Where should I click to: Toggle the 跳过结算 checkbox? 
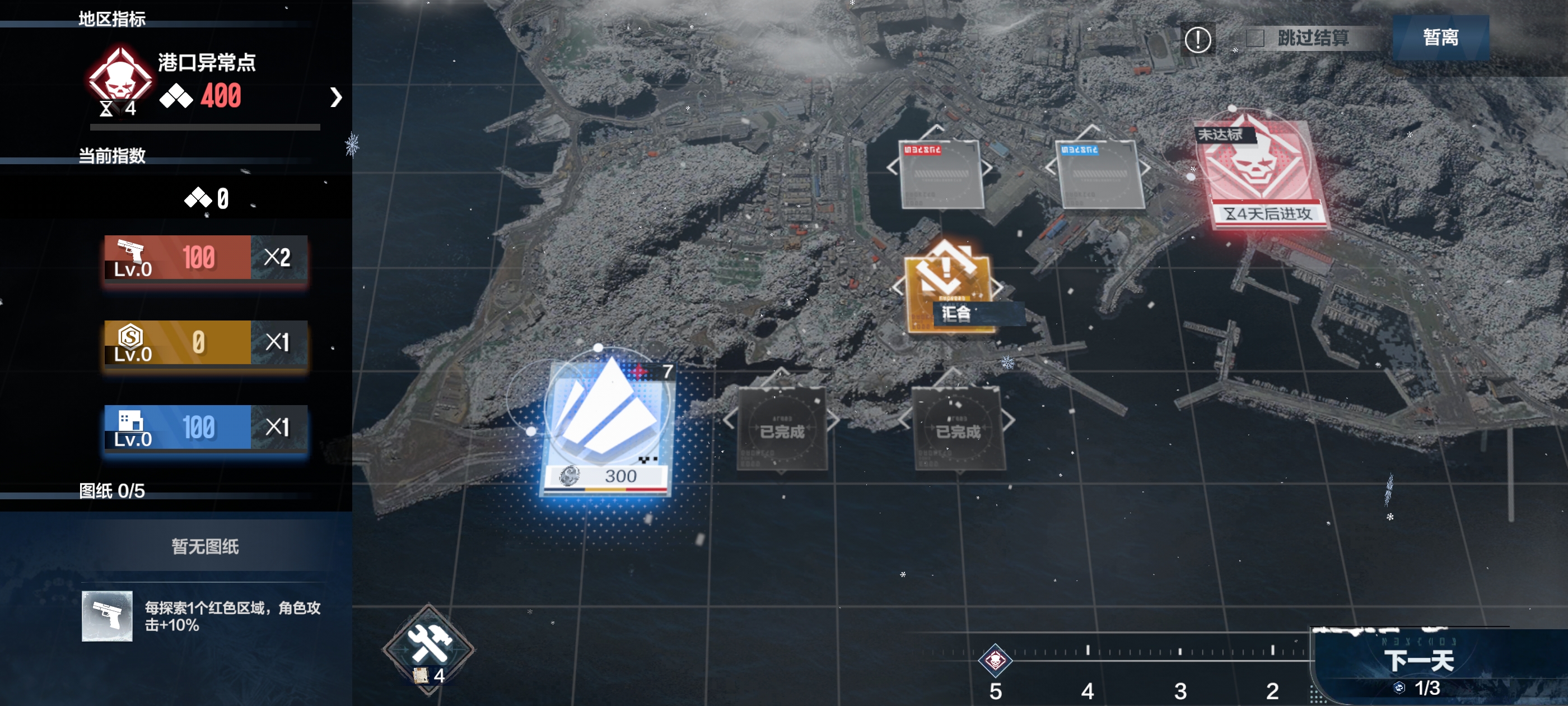pos(1255,38)
